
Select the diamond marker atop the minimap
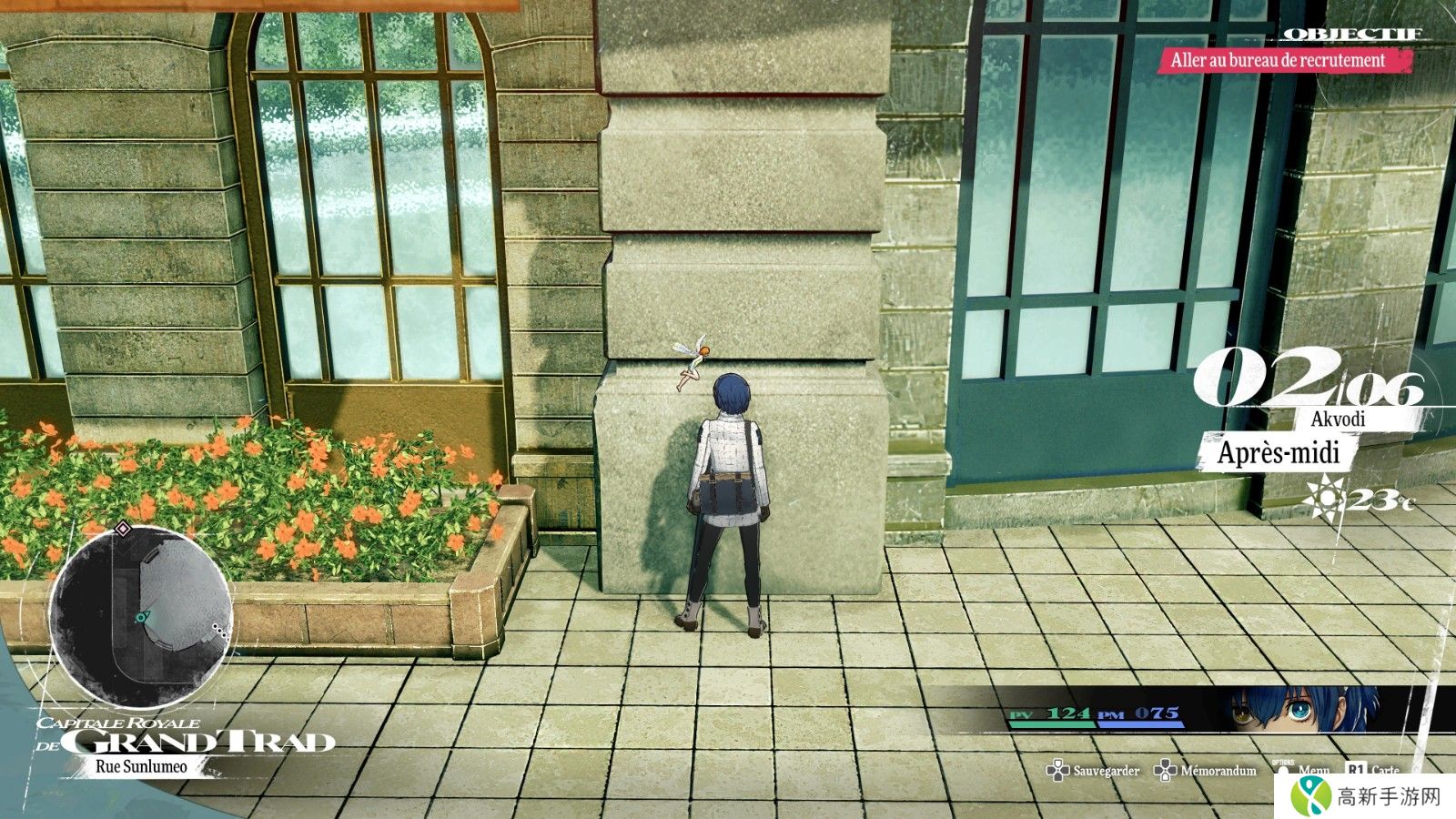pos(124,528)
